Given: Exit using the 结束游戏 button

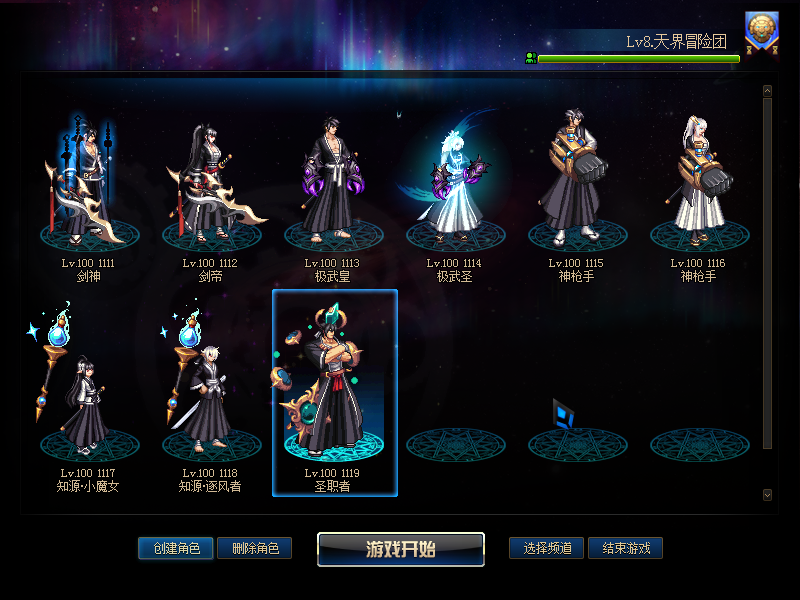Looking at the screenshot, I should point(625,548).
